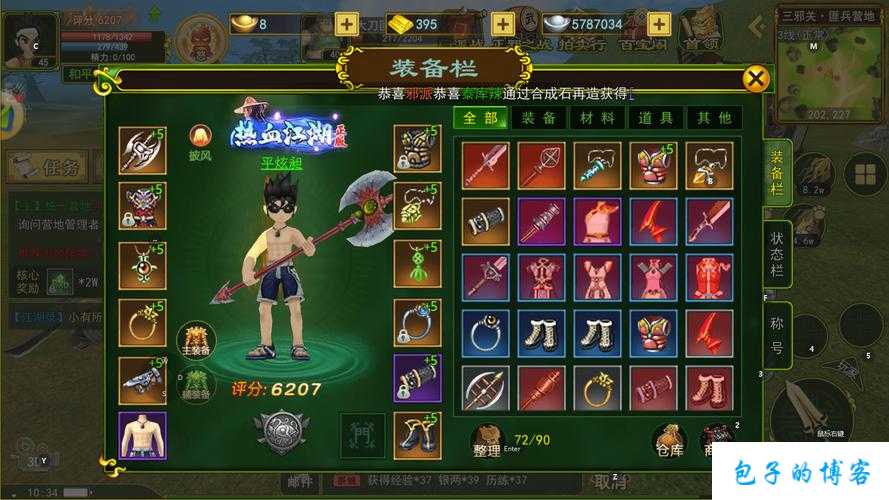Click the player portrait avatar

pyautogui.click(x=28, y=38)
